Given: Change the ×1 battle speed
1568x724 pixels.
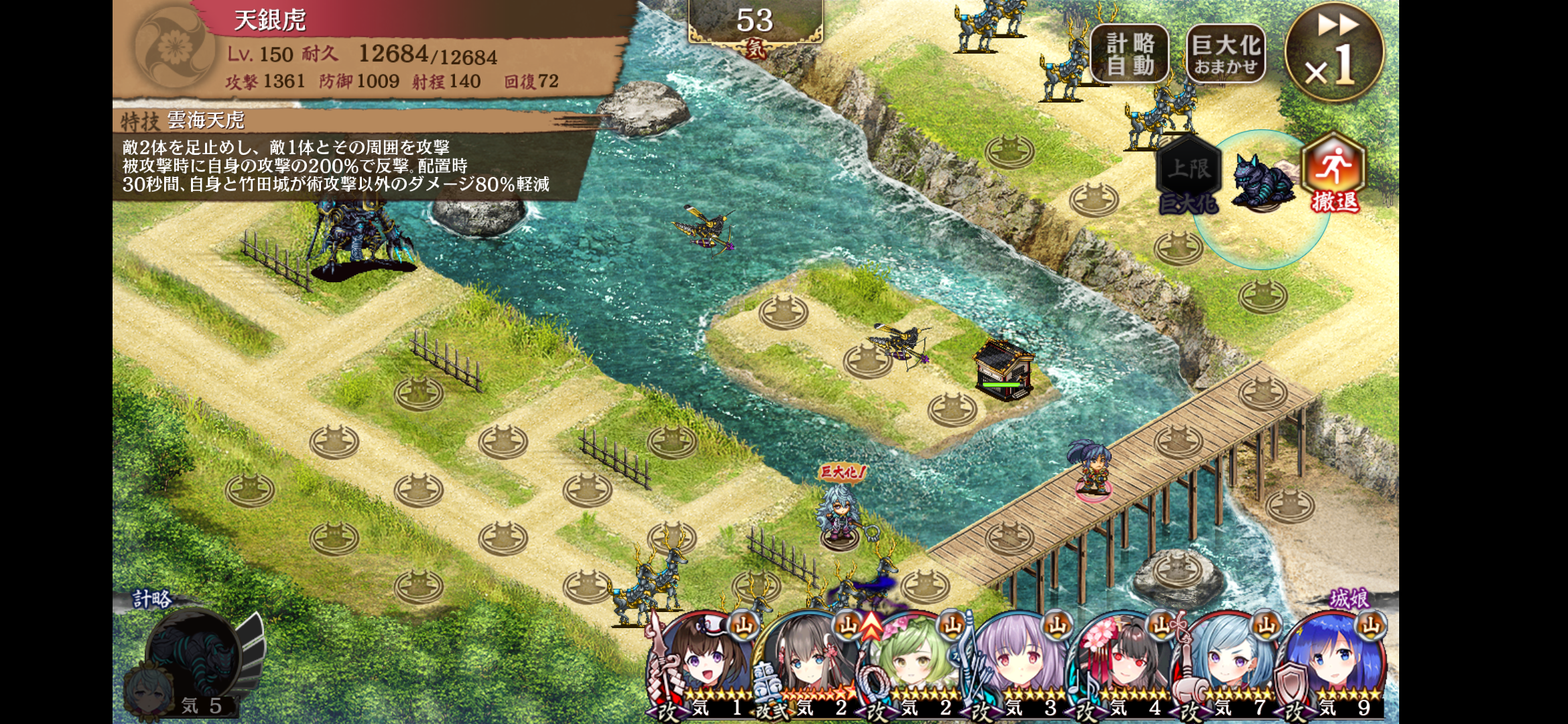Looking at the screenshot, I should (x=1334, y=53).
